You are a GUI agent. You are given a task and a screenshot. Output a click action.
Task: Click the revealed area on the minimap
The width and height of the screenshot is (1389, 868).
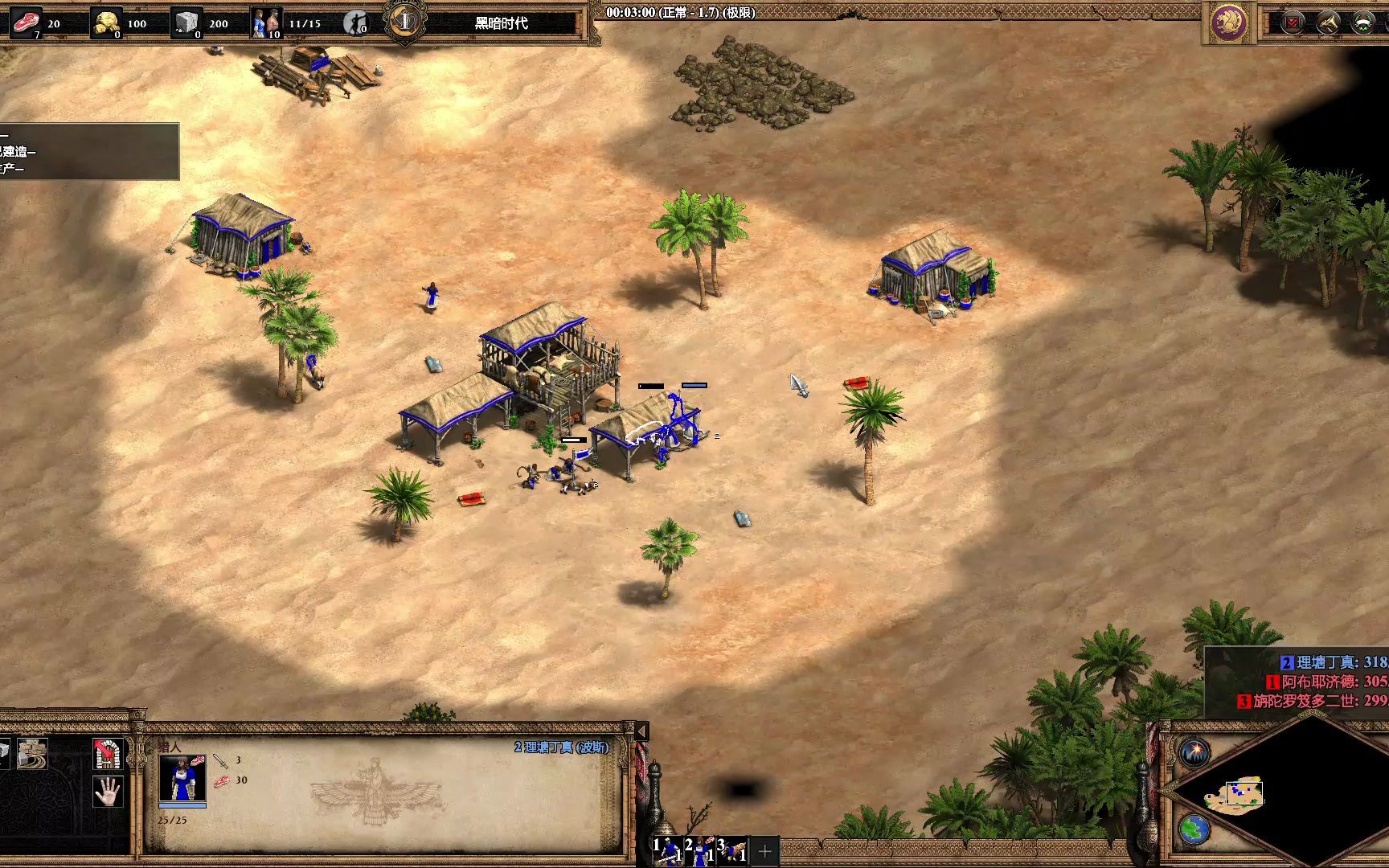point(1233,794)
